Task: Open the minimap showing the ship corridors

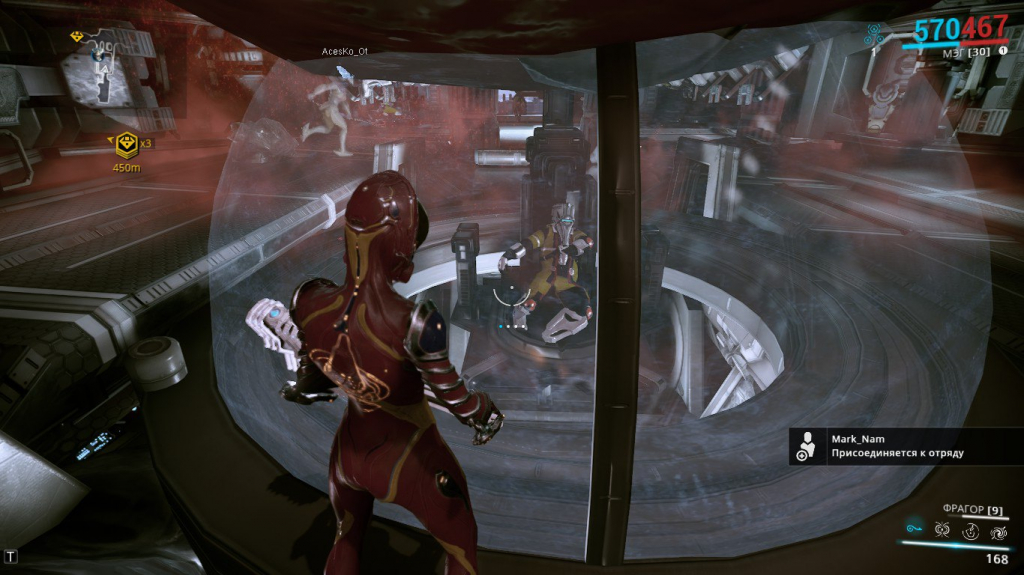Action: [105, 68]
